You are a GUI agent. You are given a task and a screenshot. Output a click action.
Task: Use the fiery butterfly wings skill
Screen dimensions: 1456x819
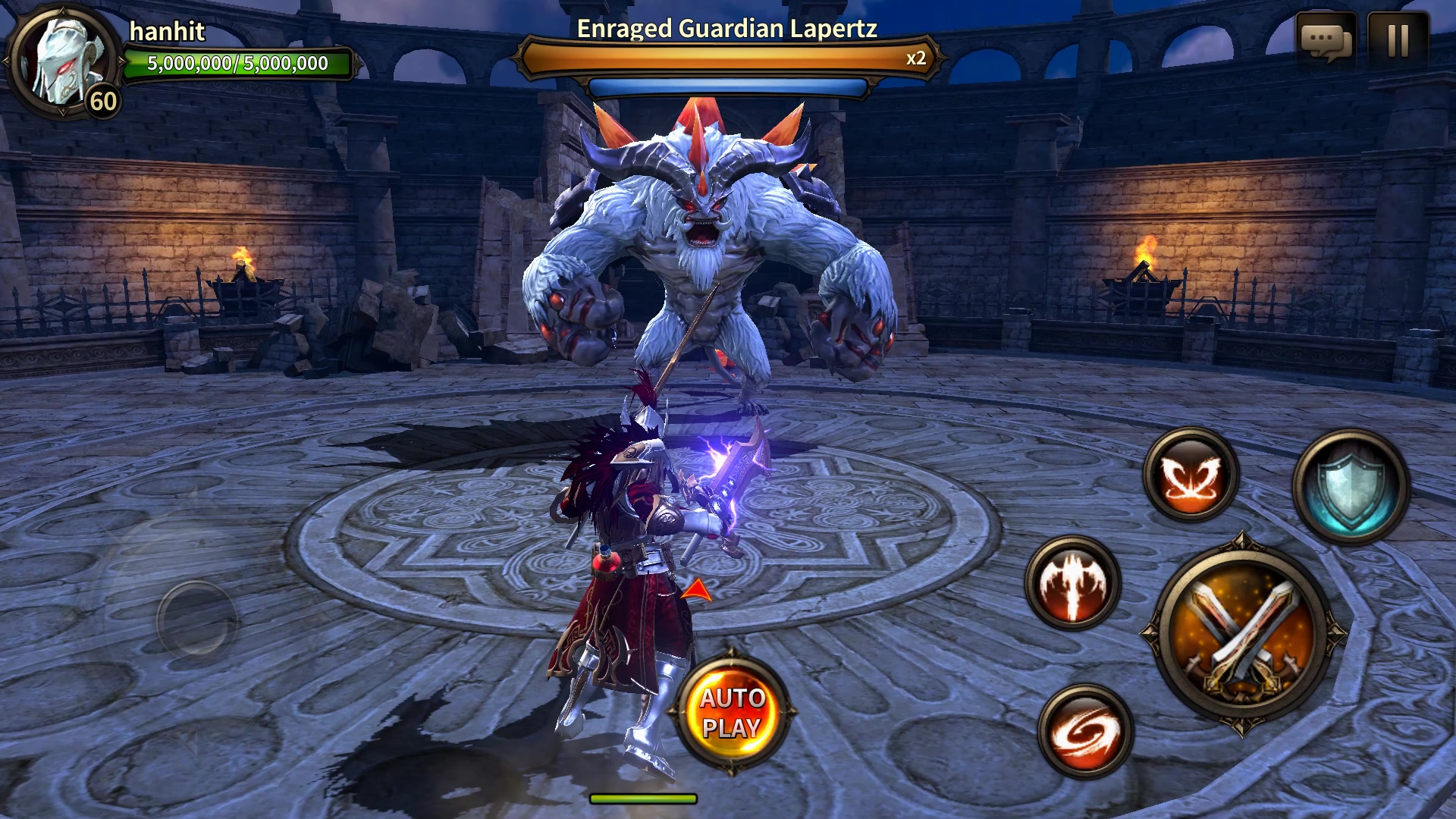pyautogui.click(x=1191, y=475)
